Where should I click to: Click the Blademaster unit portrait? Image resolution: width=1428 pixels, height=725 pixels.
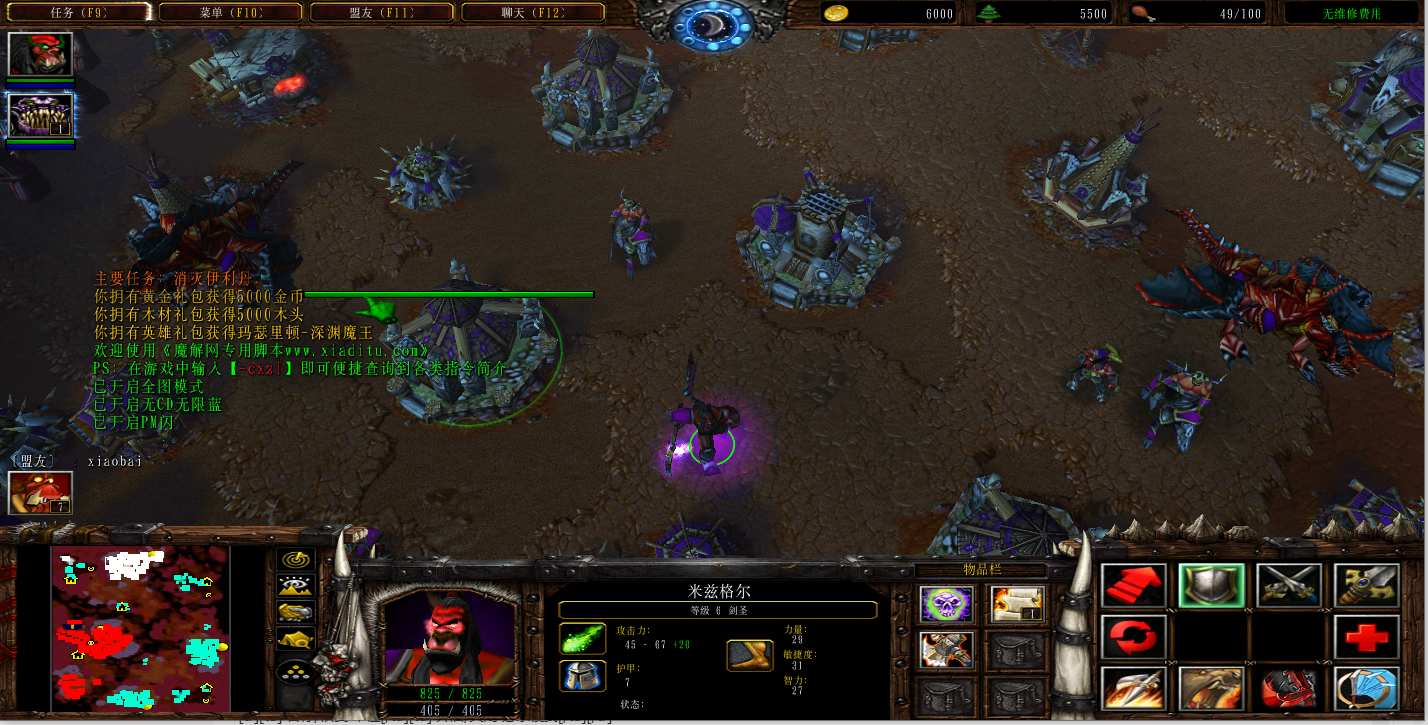coord(449,636)
